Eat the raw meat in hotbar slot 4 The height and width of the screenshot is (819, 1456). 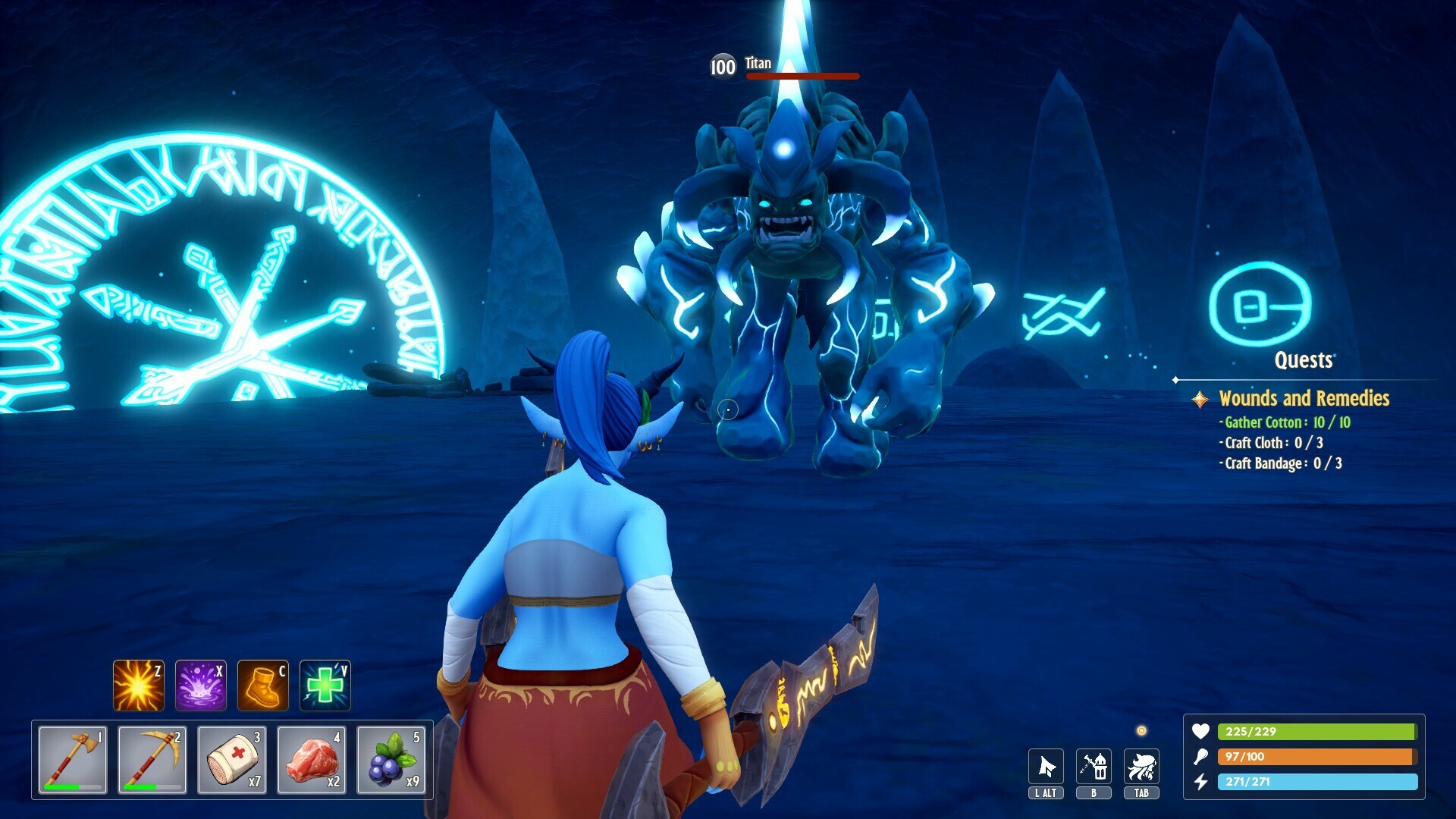312,758
